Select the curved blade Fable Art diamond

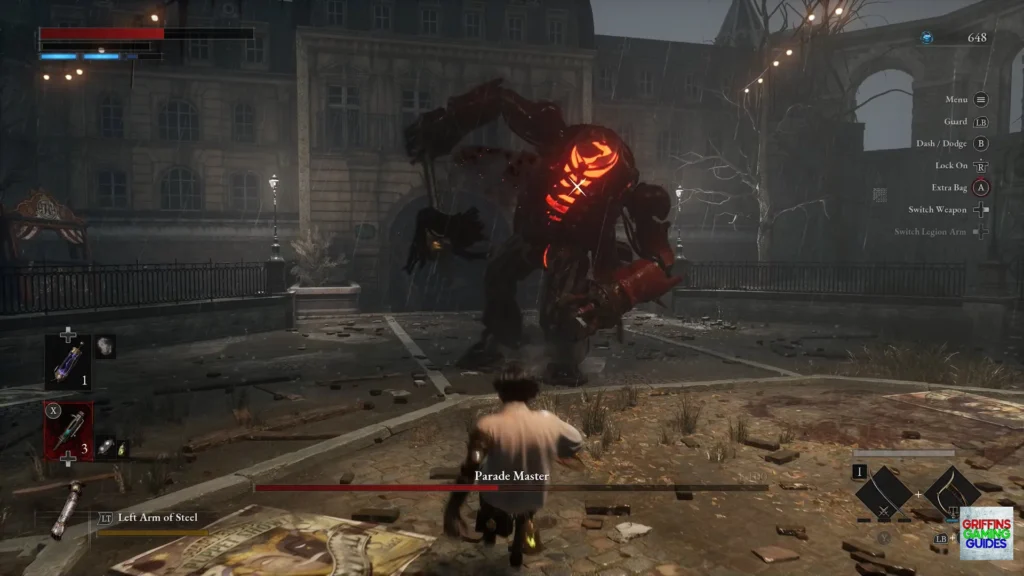click(952, 492)
